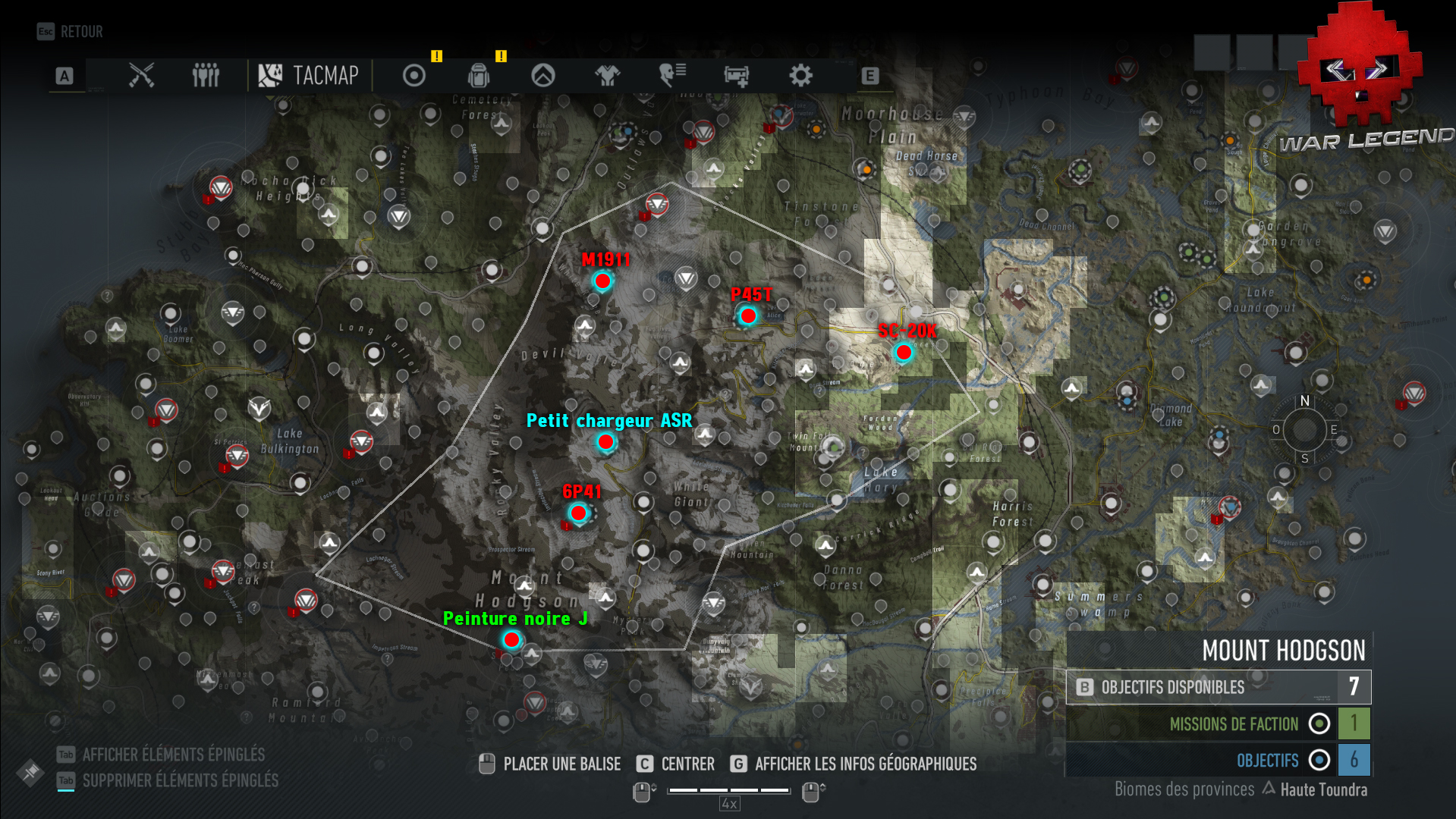
Task: Open the settings gear icon
Action: (800, 76)
